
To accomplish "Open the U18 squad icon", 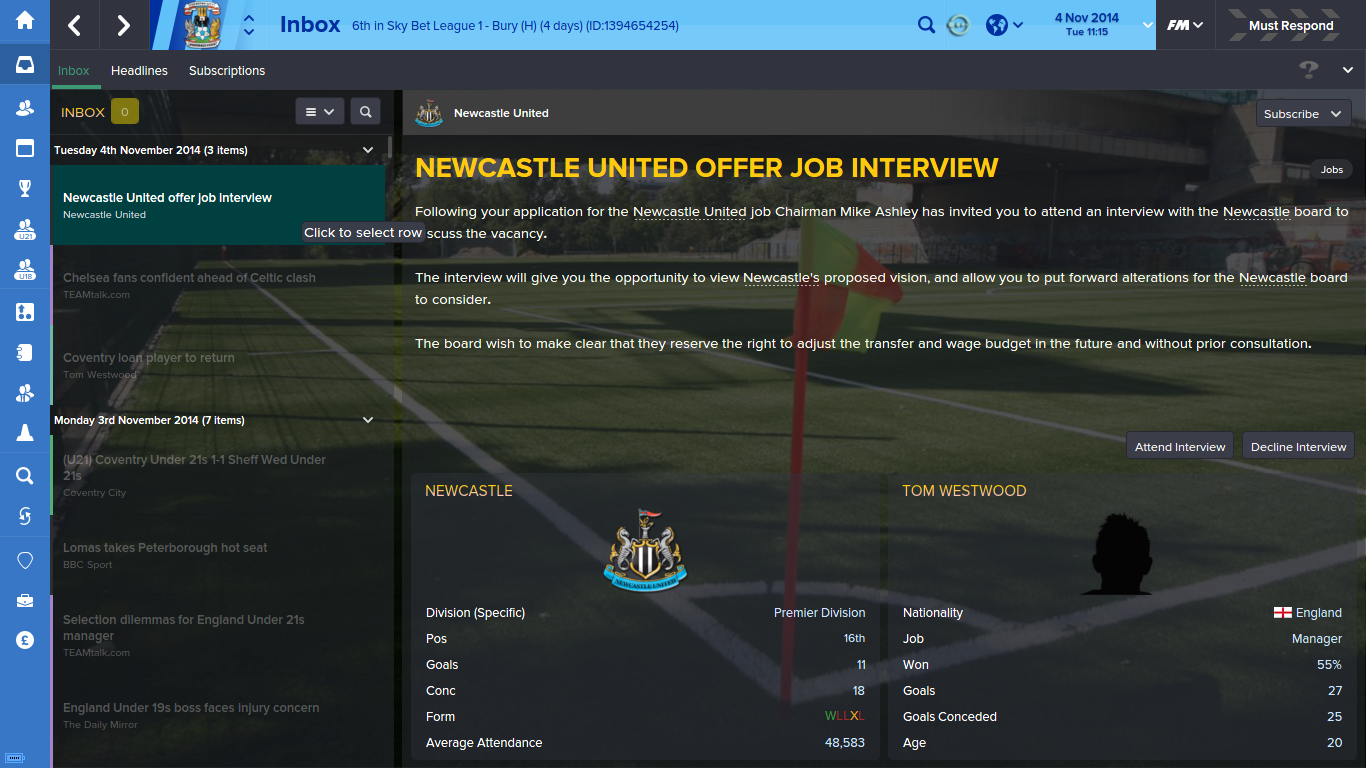I will click(24, 270).
